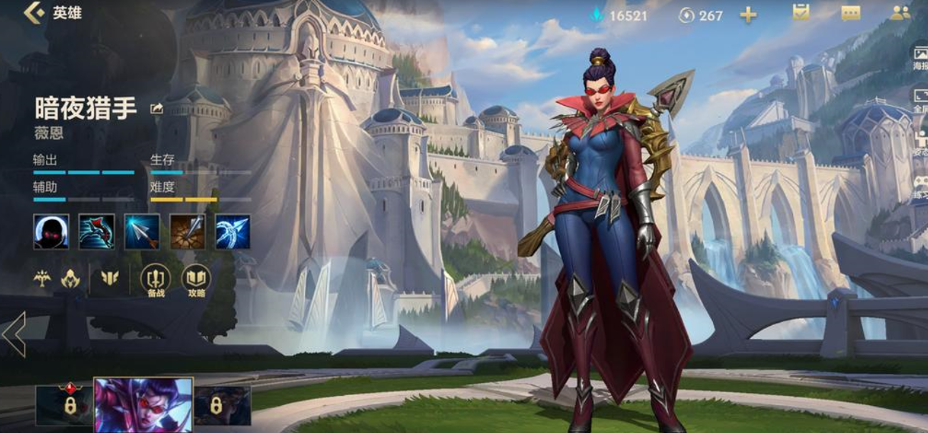
Task: Add more currency with the plus button
Action: point(748,14)
